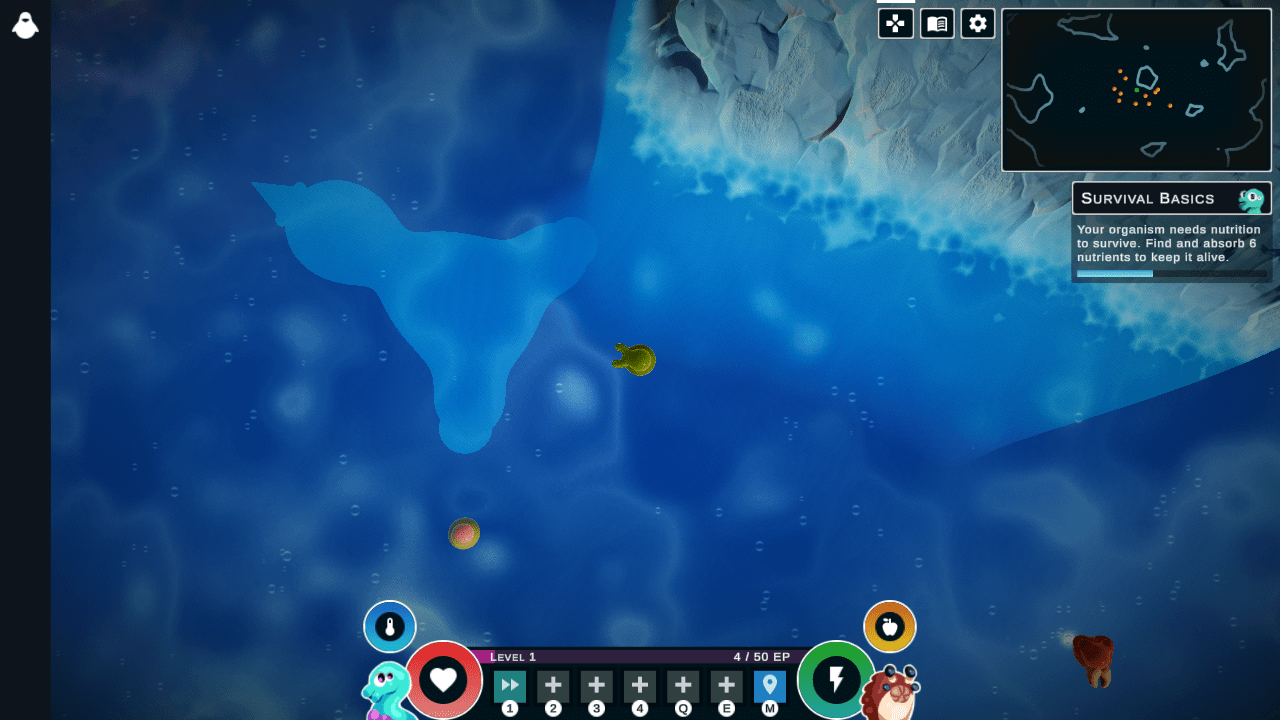Click the teal worm creature portrait
This screenshot has width=1280, height=720.
(x=388, y=692)
